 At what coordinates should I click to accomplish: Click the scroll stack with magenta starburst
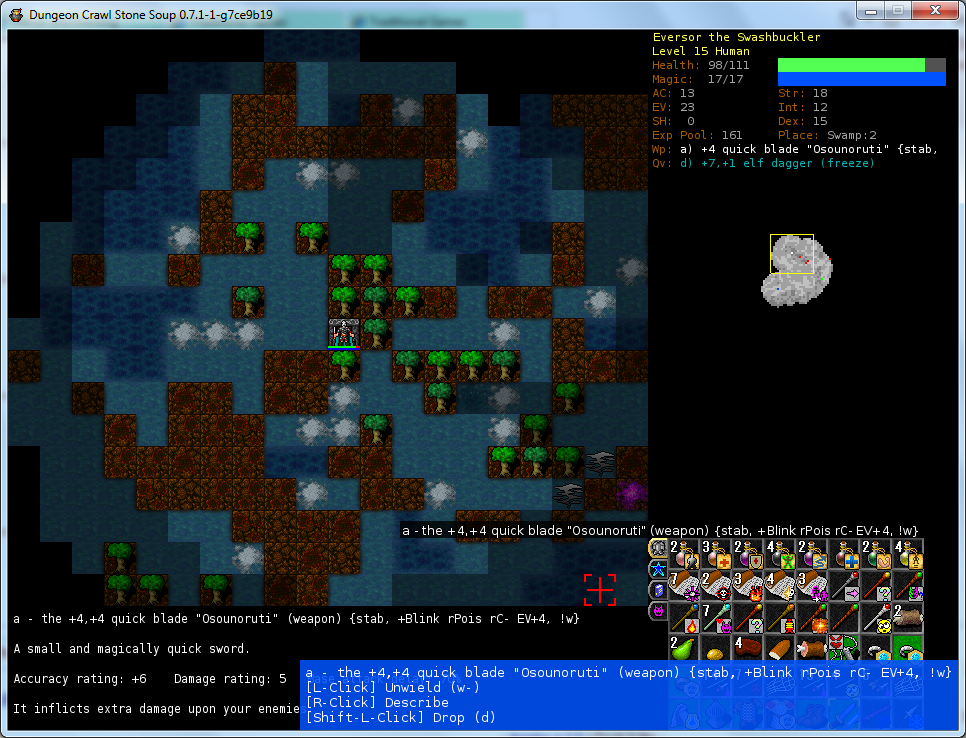pyautogui.click(x=685, y=587)
